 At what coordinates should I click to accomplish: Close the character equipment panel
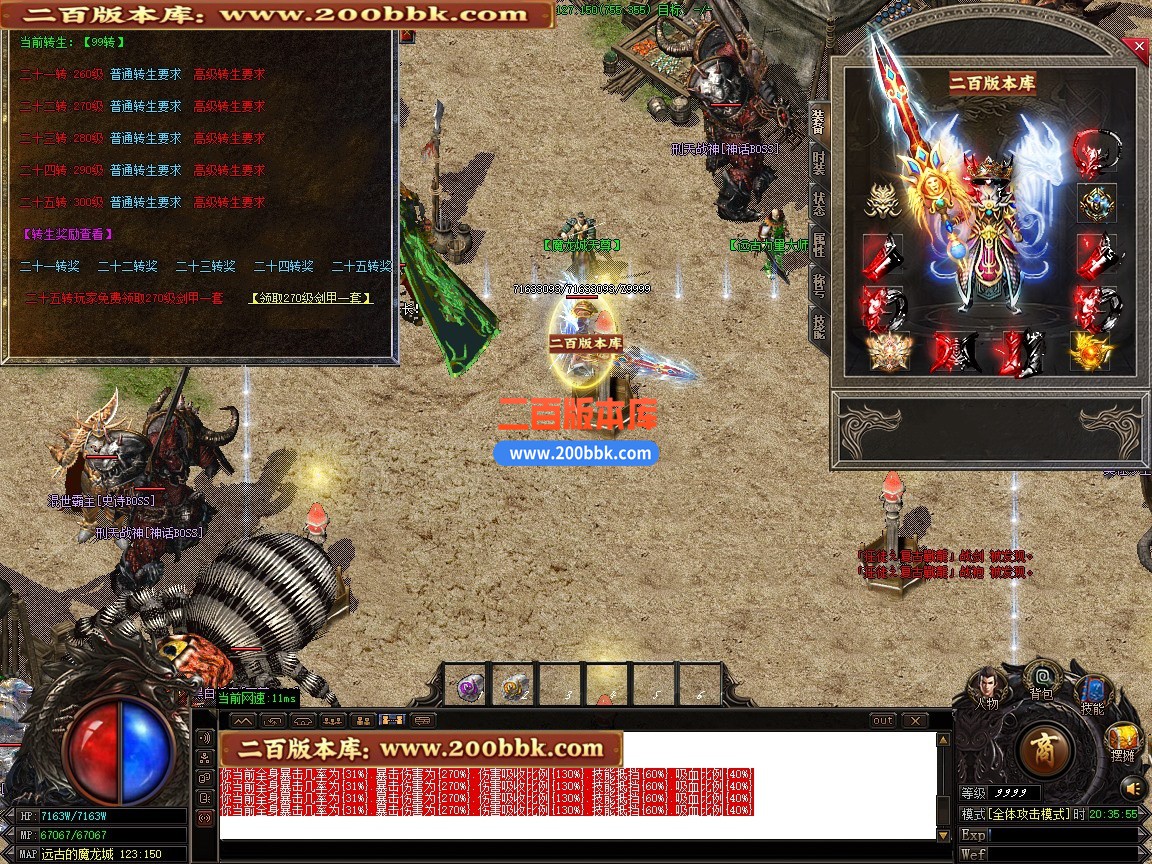click(1137, 46)
